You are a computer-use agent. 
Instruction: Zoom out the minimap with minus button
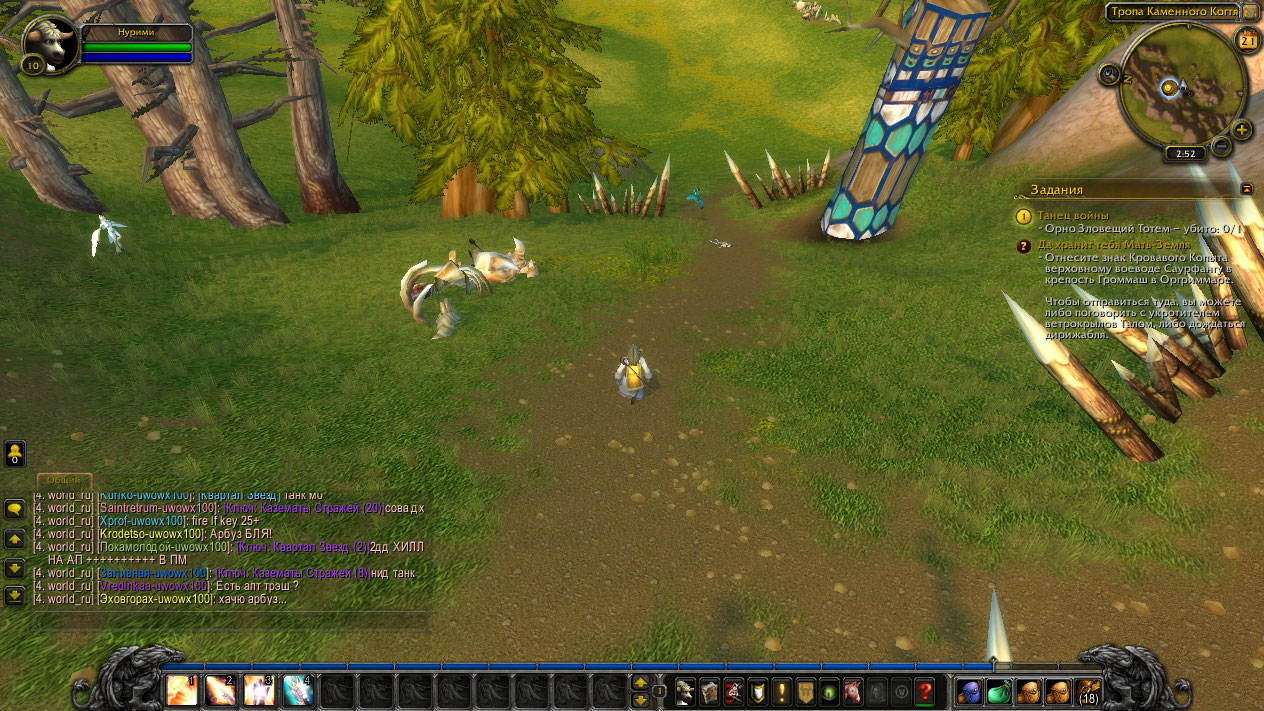pyautogui.click(x=1221, y=146)
